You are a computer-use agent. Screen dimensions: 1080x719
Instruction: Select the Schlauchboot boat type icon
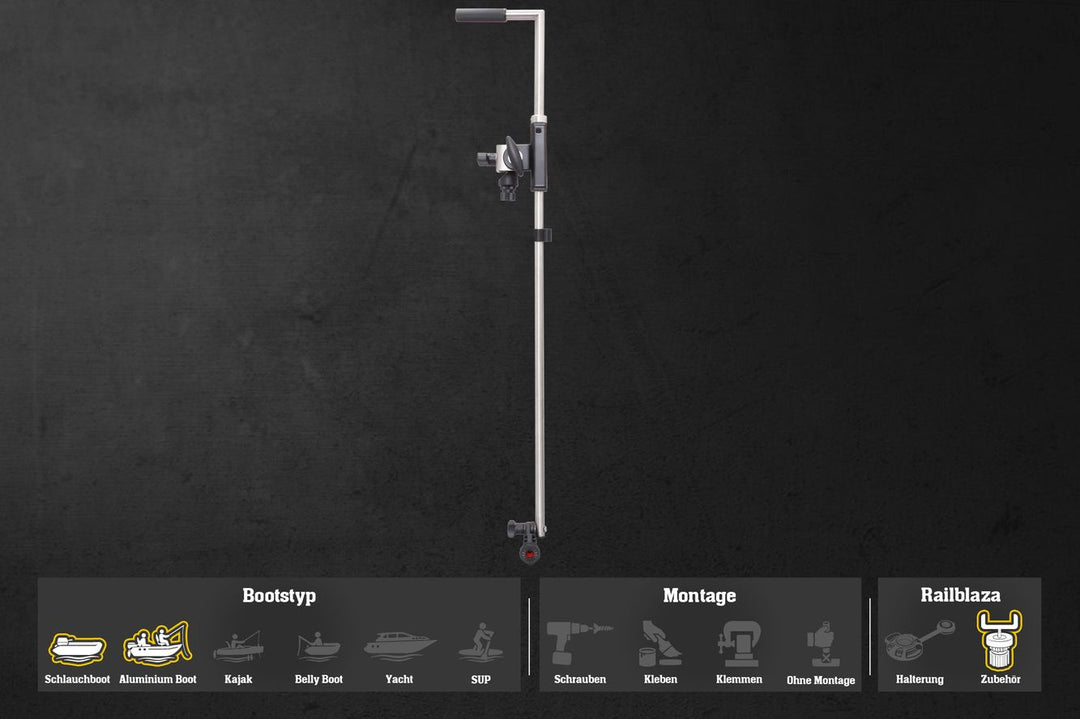[77, 648]
